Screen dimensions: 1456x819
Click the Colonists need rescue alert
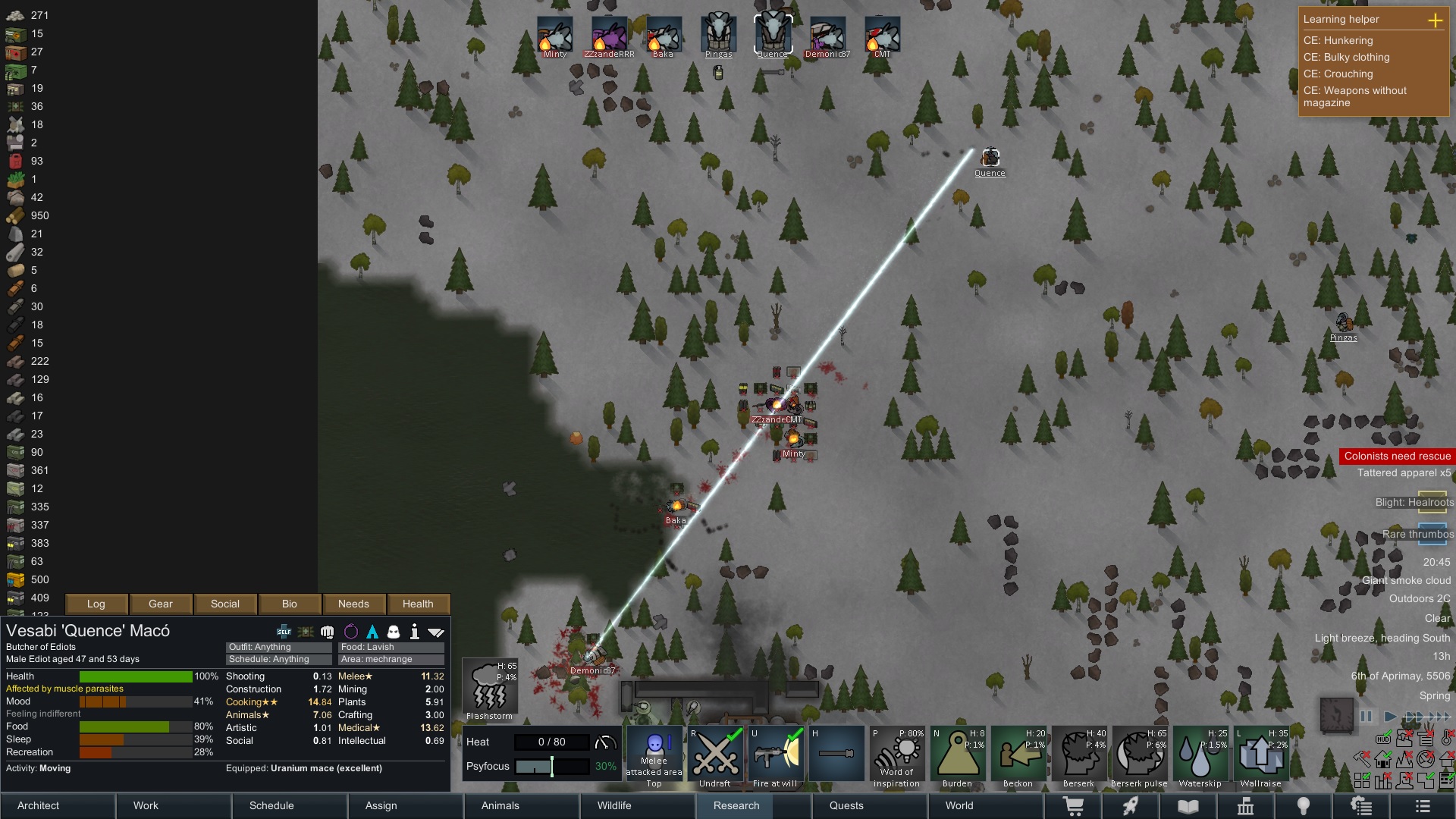1397,456
